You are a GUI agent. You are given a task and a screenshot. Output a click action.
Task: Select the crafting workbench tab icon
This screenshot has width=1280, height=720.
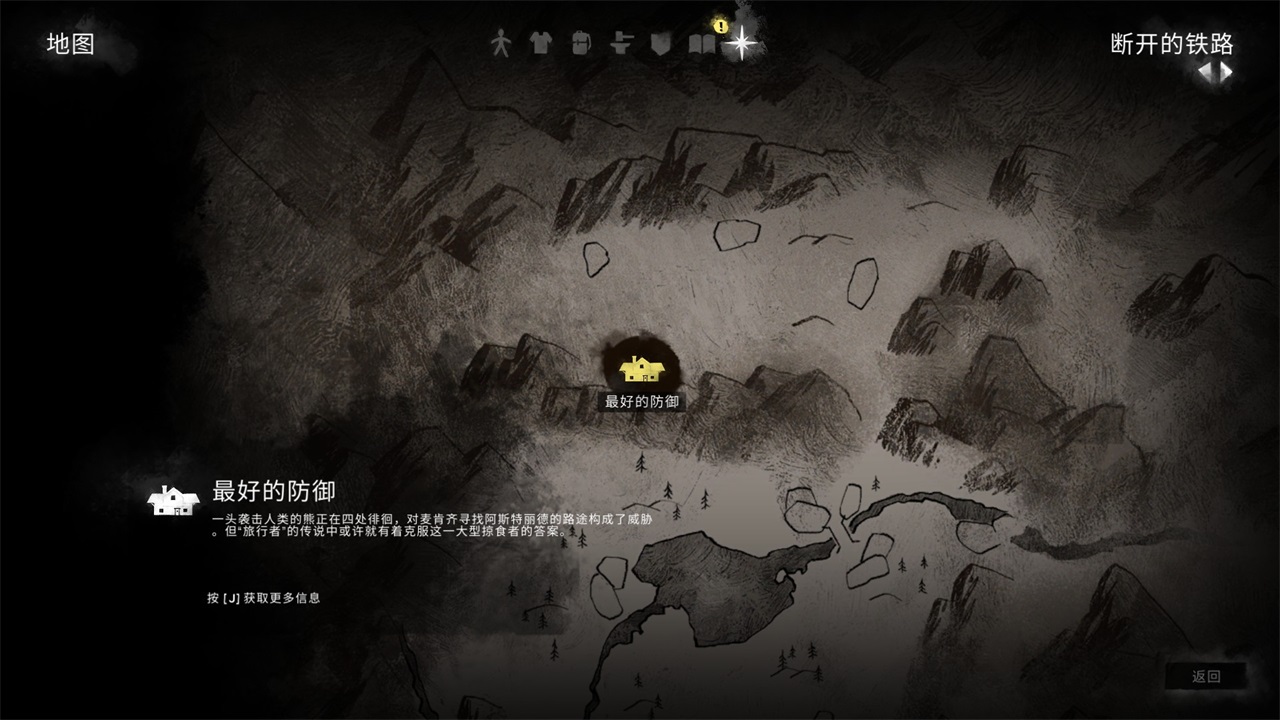(620, 43)
